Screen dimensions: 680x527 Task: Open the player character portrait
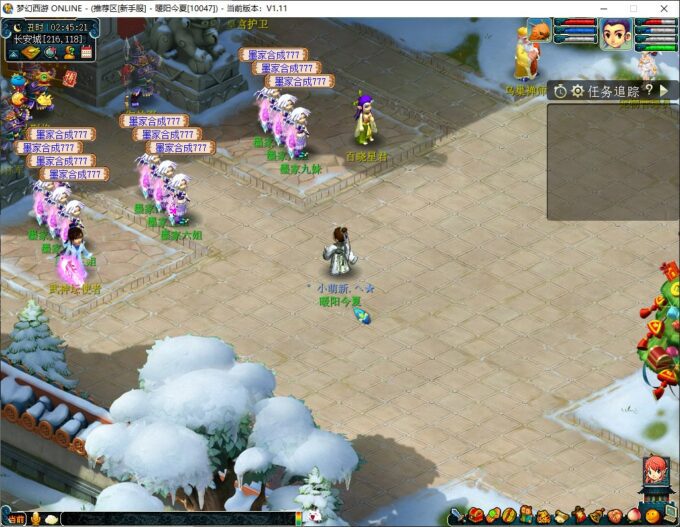click(615, 35)
